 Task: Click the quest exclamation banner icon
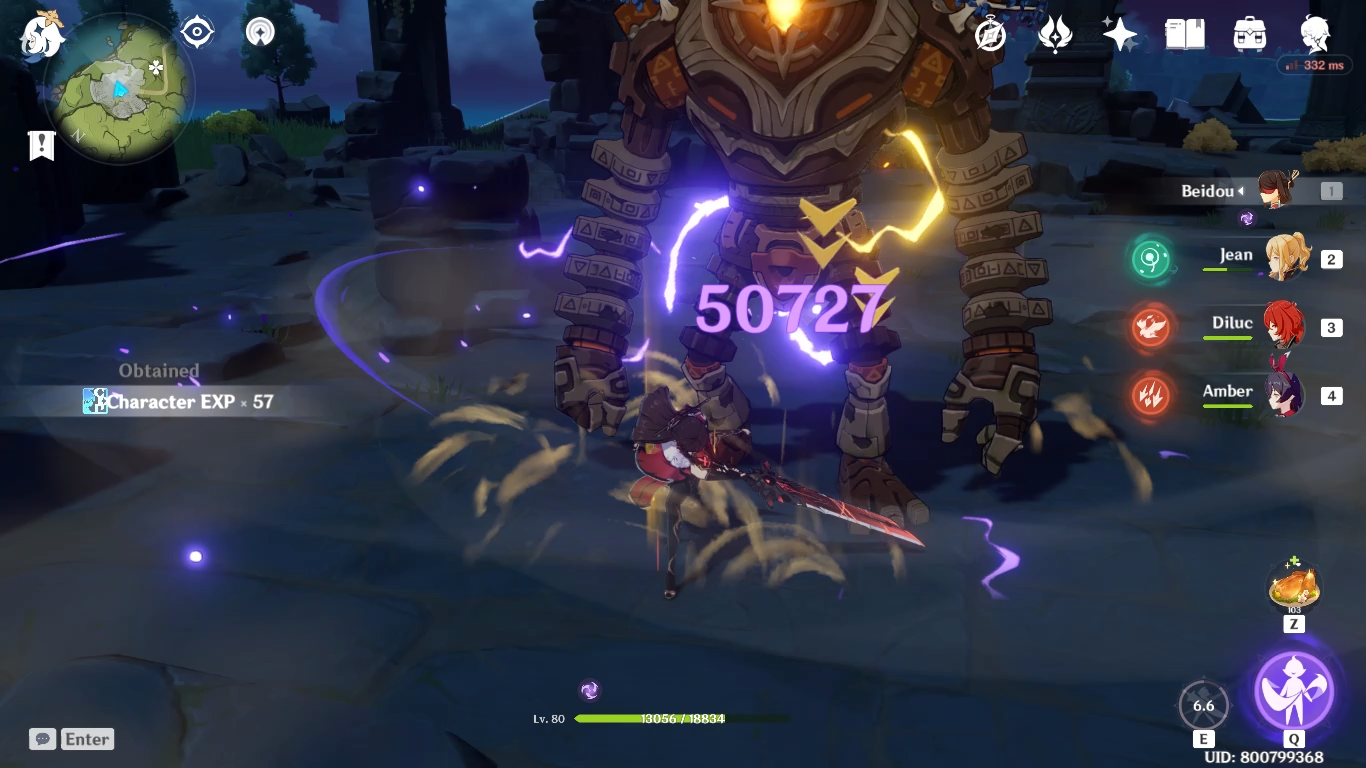[40, 145]
